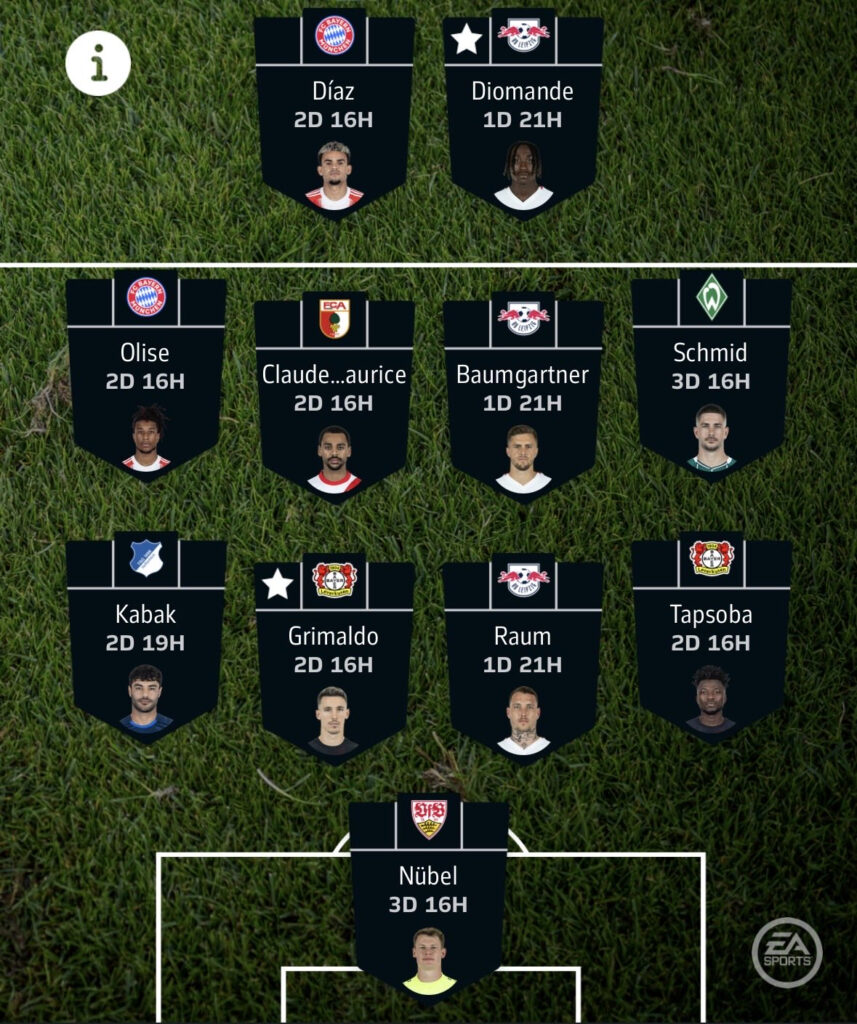This screenshot has width=857, height=1024.
Task: Open the info button
Action: pyautogui.click(x=98, y=63)
